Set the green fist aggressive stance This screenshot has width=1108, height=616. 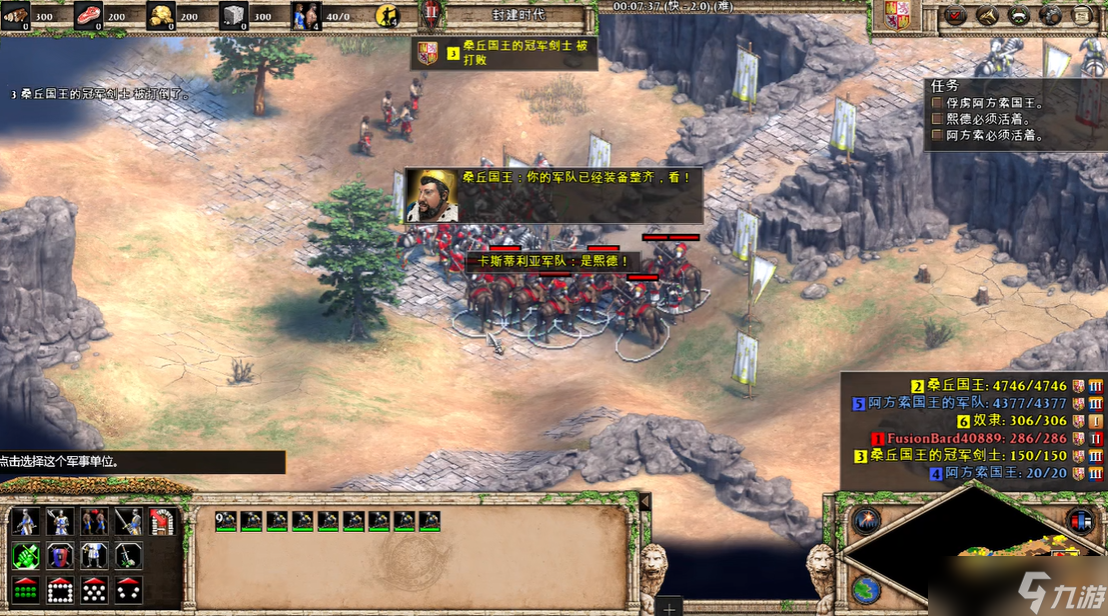26,555
